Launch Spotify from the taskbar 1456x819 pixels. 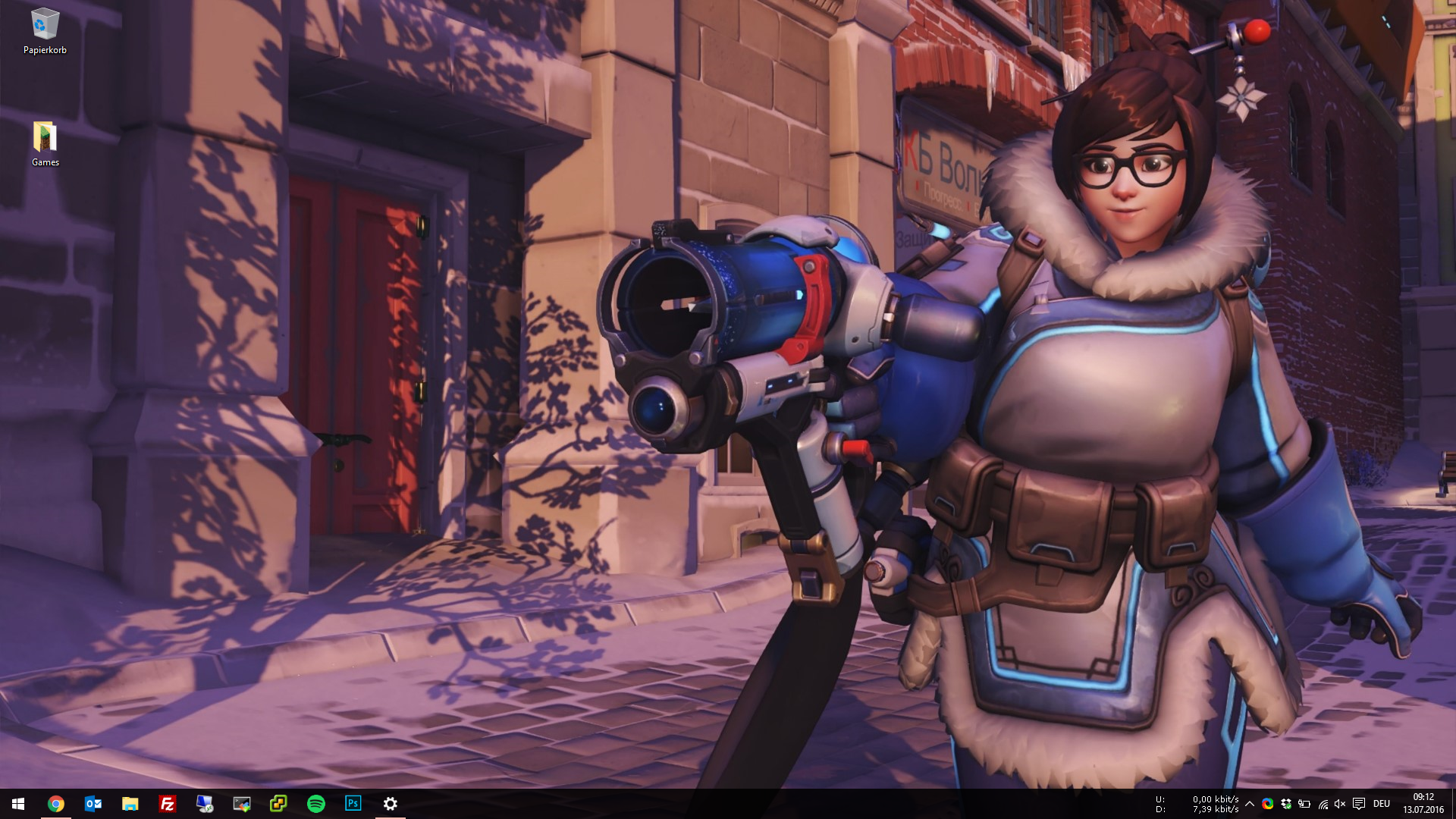click(316, 804)
